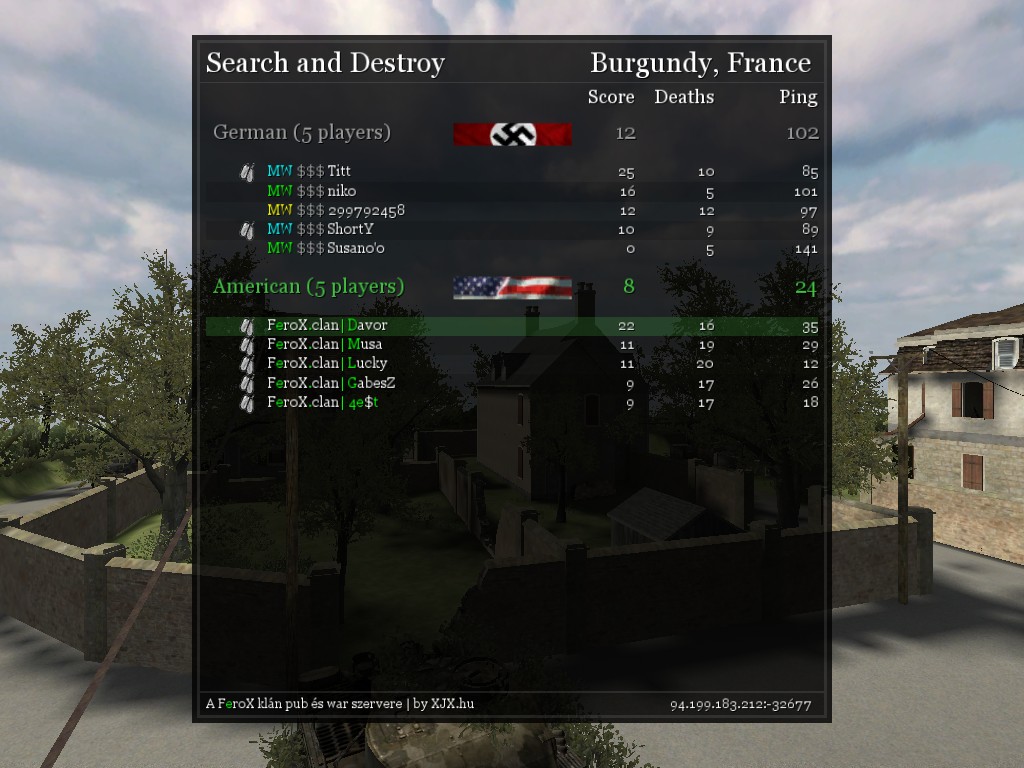Select the German (5 players) team header
The width and height of the screenshot is (1024, 768).
pos(302,133)
